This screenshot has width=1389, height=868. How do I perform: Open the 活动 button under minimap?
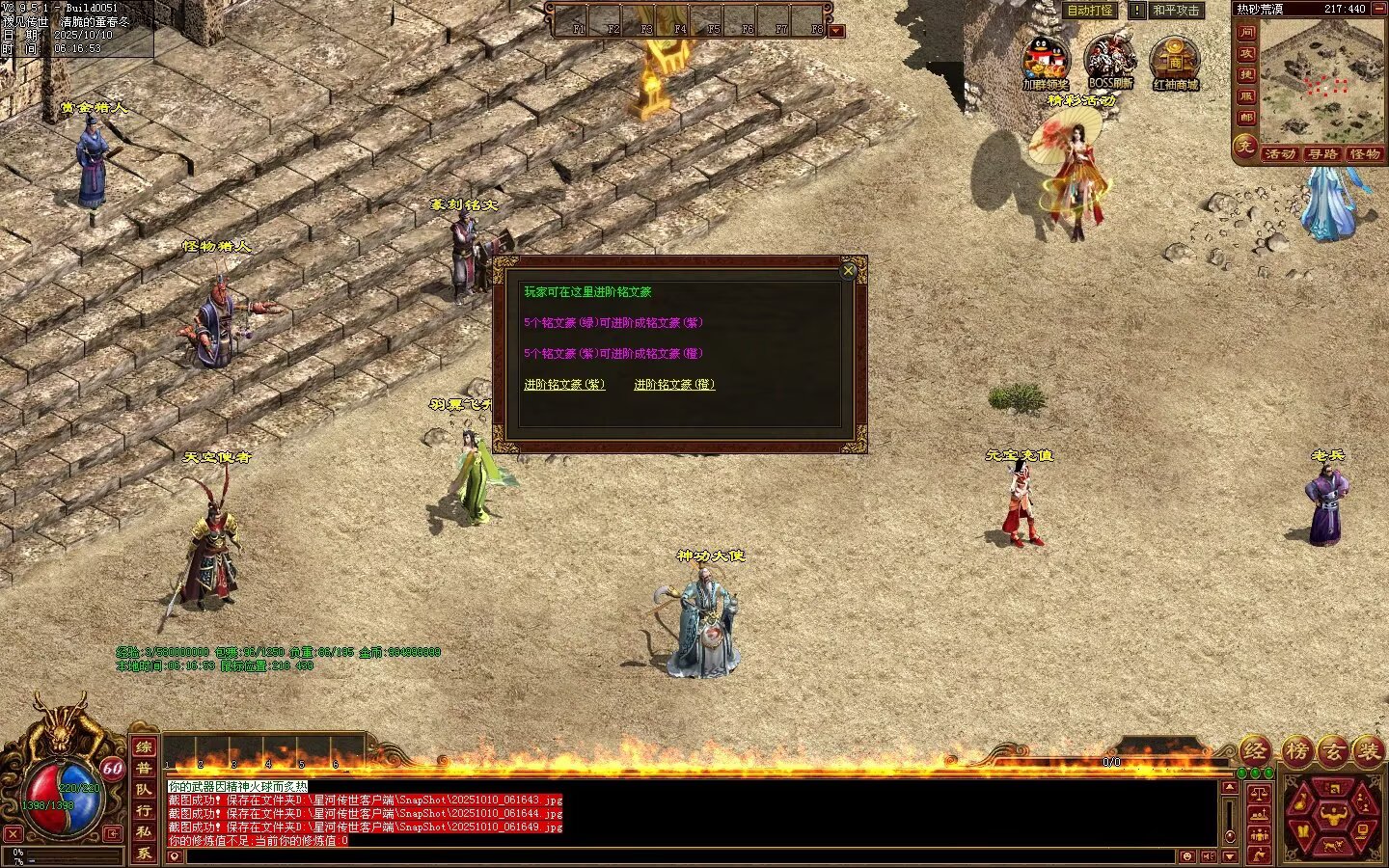[x=1279, y=154]
